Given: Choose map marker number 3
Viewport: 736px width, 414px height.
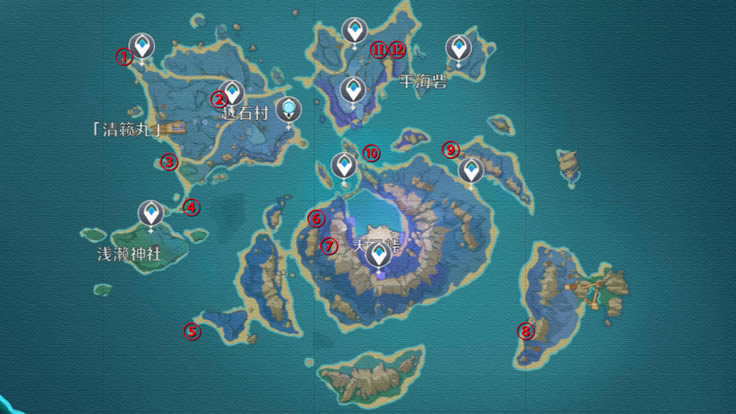Looking at the screenshot, I should pos(169,162).
